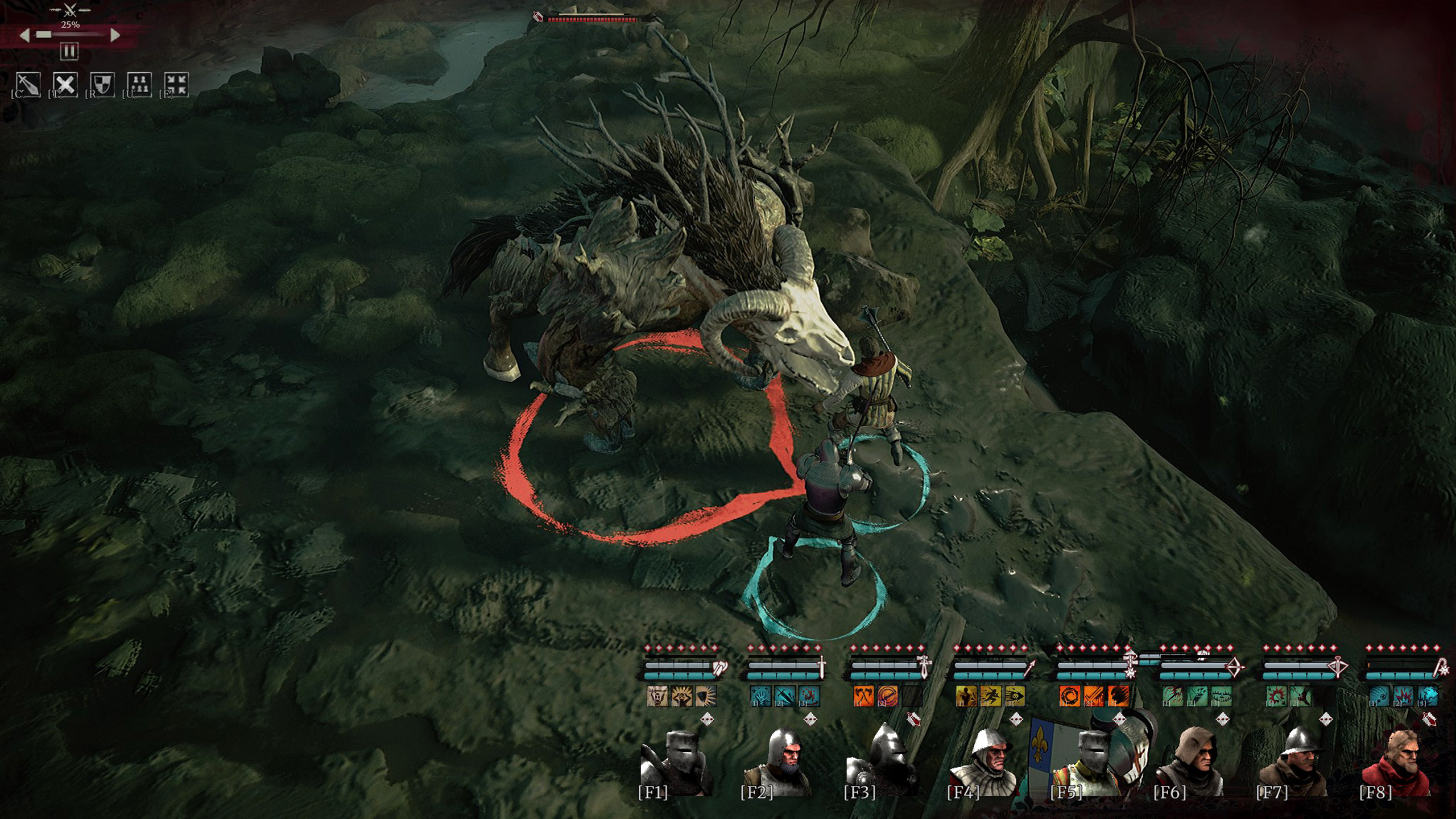
Task: Choose the quartered shield defend command
Action: click(x=102, y=85)
